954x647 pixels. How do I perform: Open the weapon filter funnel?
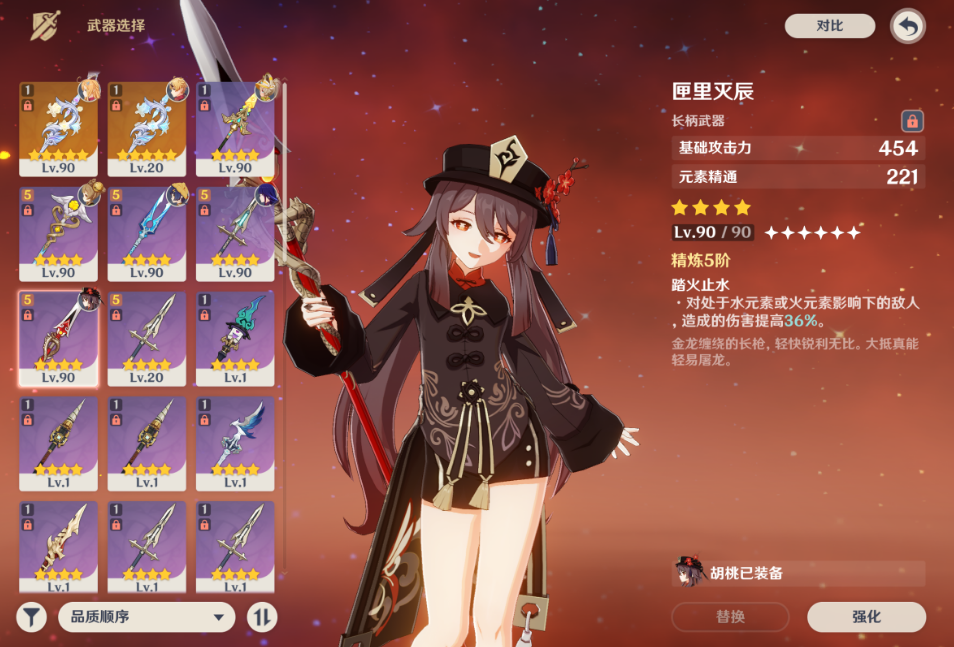tap(32, 617)
